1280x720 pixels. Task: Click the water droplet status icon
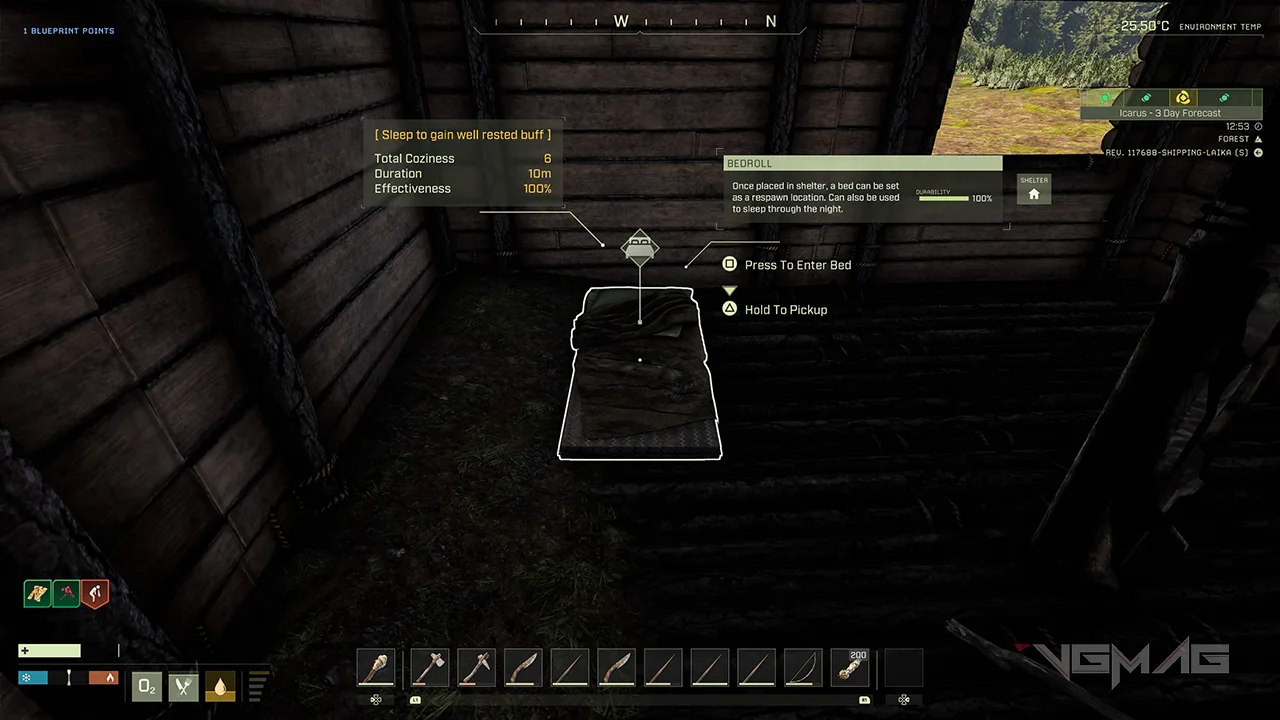(219, 686)
